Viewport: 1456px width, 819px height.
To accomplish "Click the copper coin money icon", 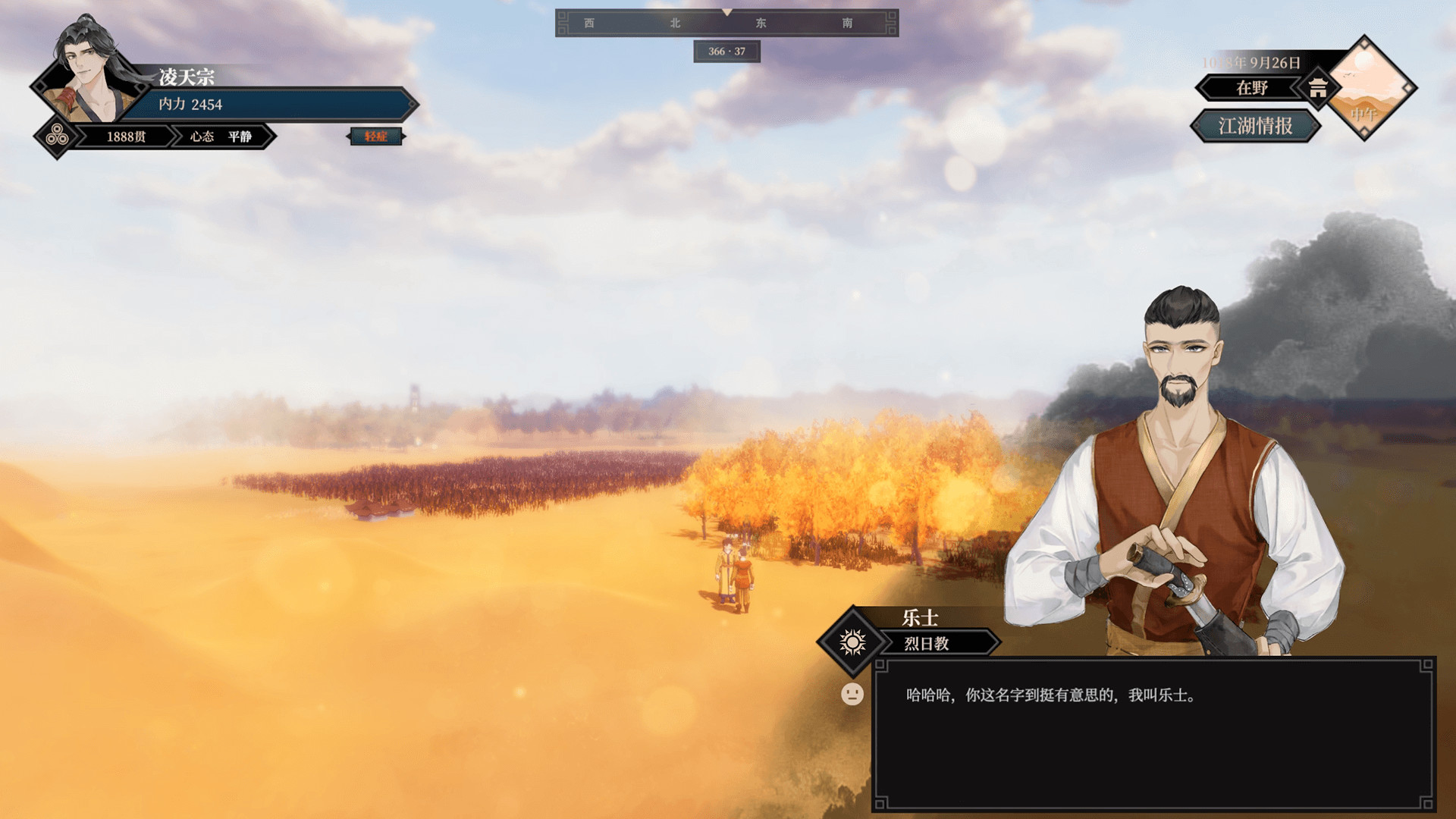I will 58,136.
